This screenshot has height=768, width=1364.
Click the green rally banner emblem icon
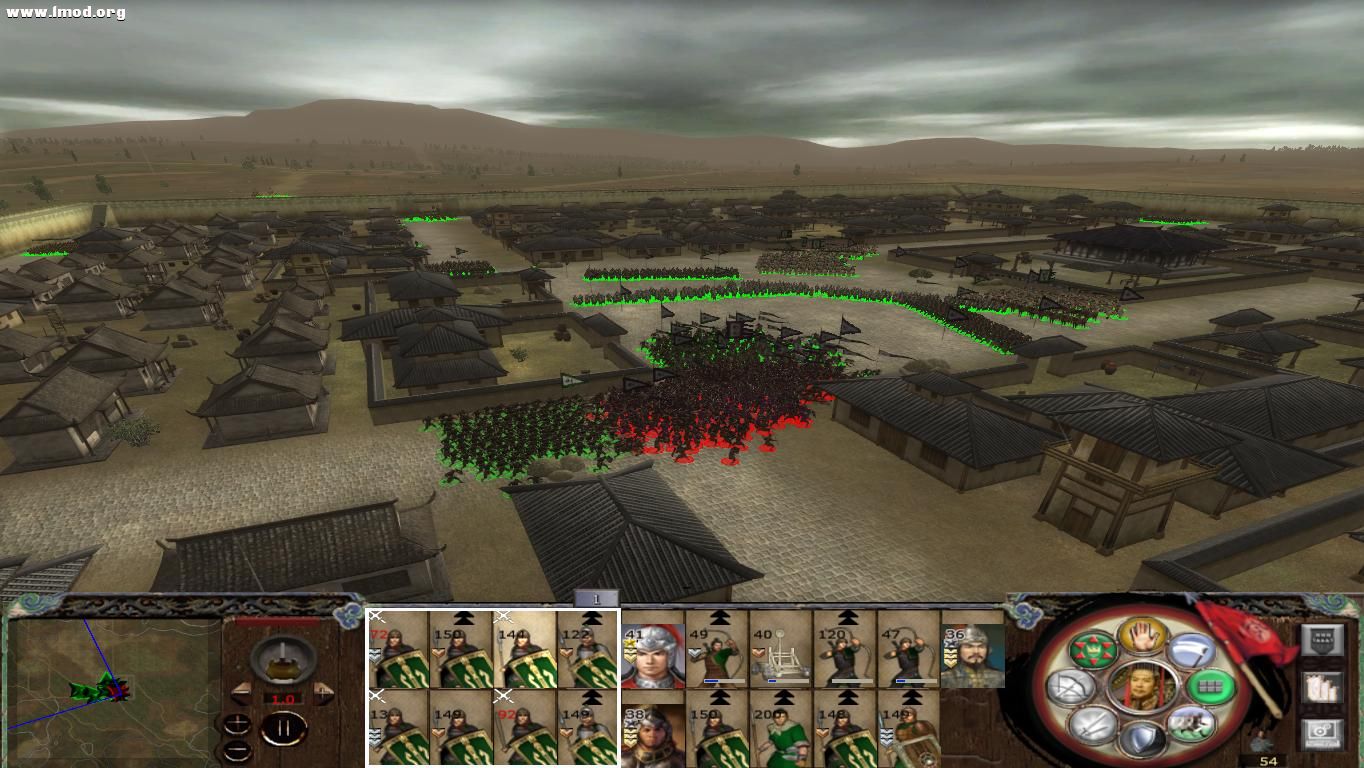(x=1093, y=651)
